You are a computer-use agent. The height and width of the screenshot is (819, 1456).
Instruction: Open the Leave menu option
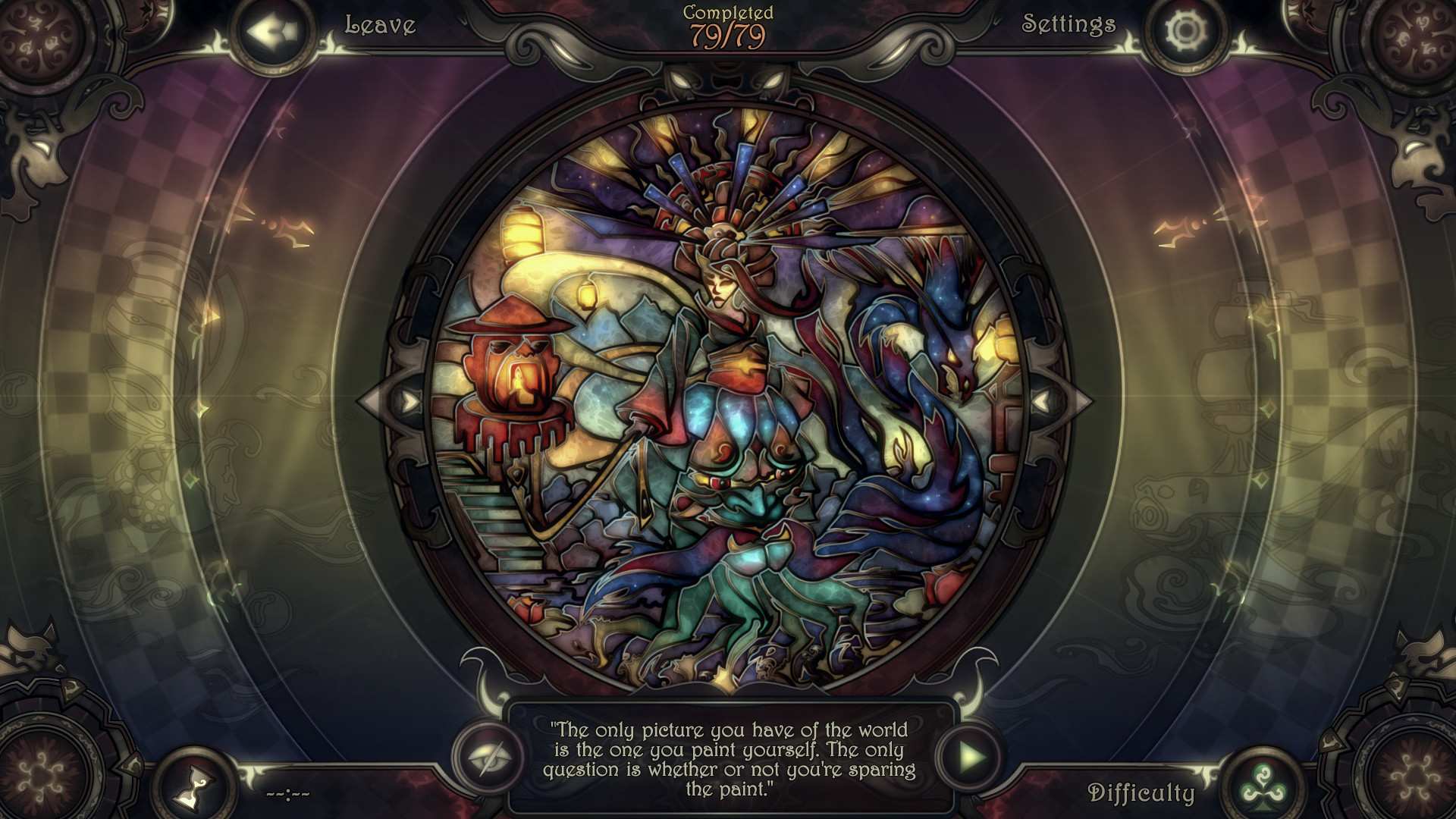coord(380,25)
